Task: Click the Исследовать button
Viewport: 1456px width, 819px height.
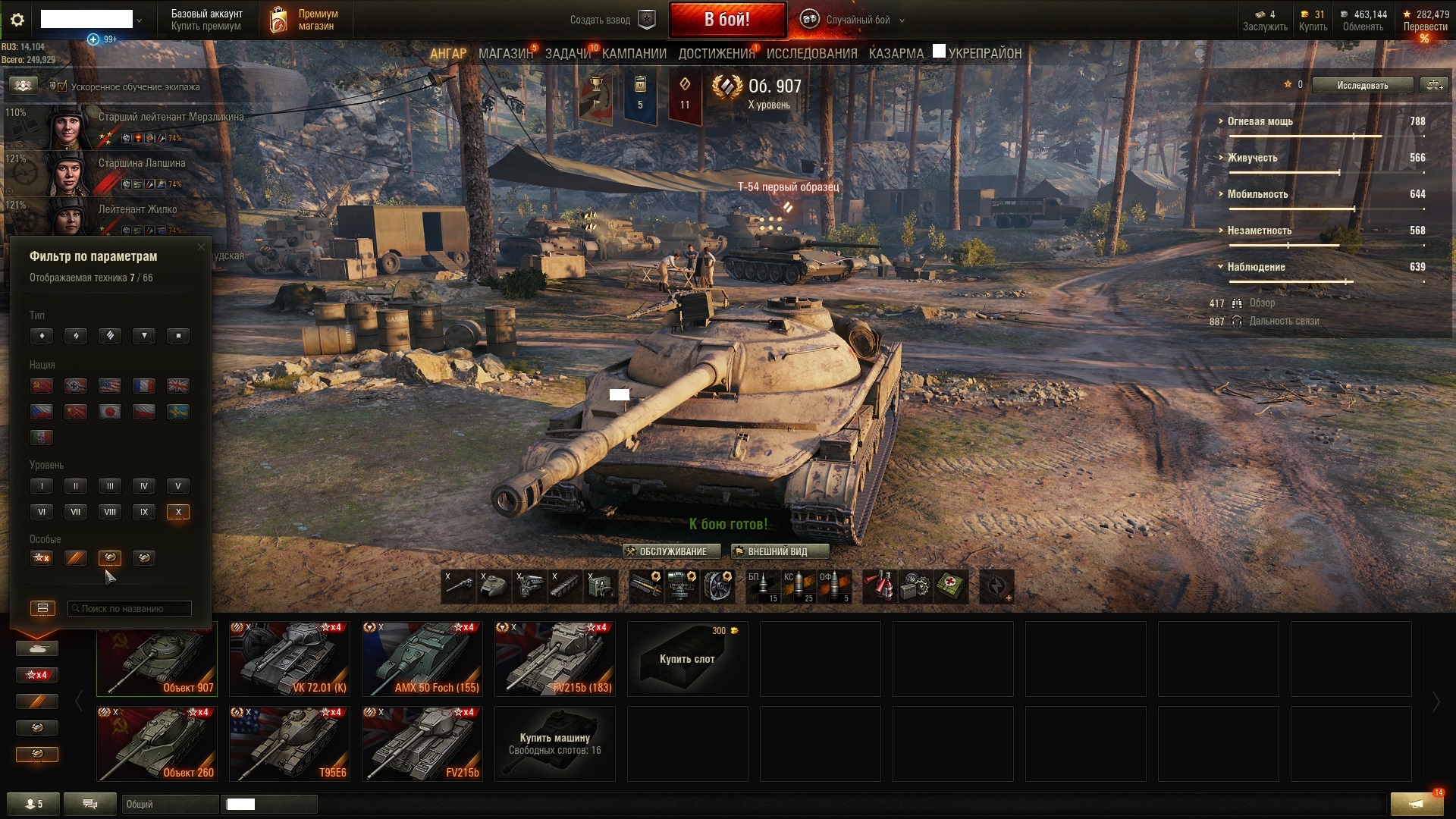Action: click(1362, 85)
